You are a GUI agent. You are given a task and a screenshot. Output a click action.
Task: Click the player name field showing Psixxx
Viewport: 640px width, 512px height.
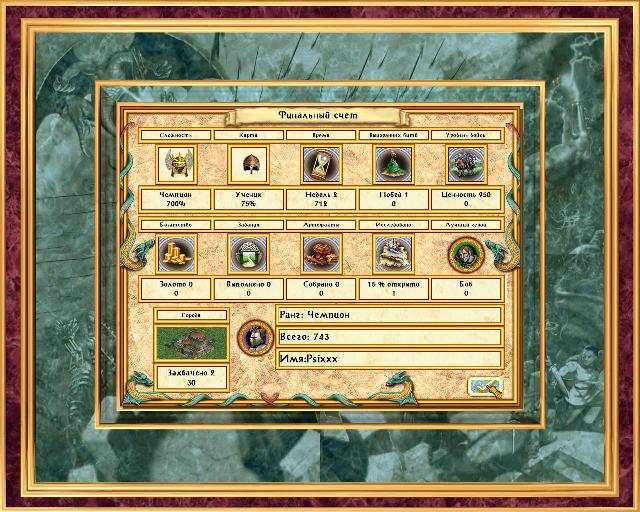point(388,358)
